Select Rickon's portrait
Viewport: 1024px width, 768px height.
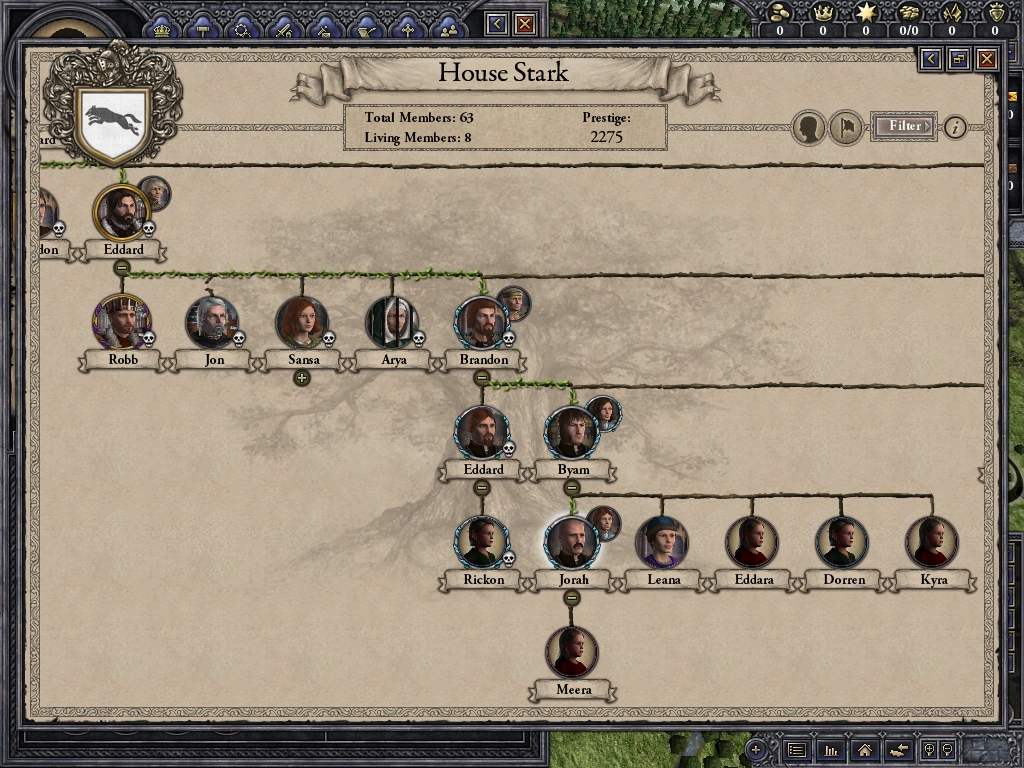click(x=481, y=541)
